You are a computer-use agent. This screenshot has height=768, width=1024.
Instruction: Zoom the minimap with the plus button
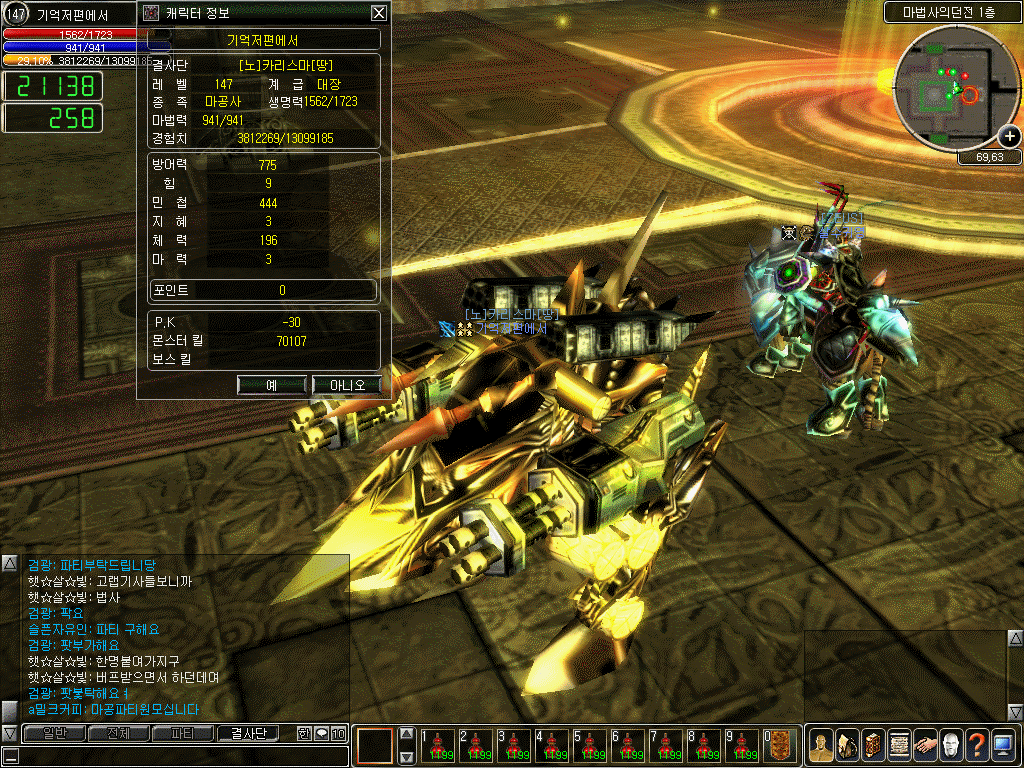[1010, 137]
